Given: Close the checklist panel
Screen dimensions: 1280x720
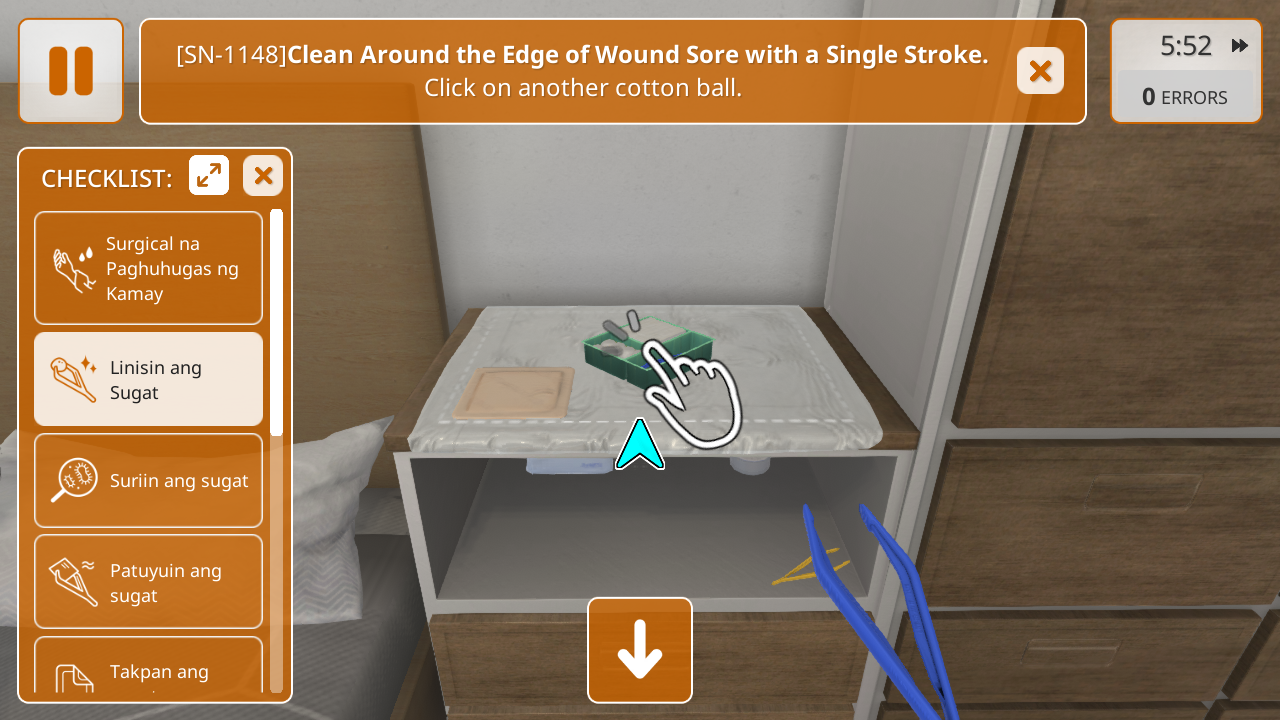Looking at the screenshot, I should tap(263, 176).
